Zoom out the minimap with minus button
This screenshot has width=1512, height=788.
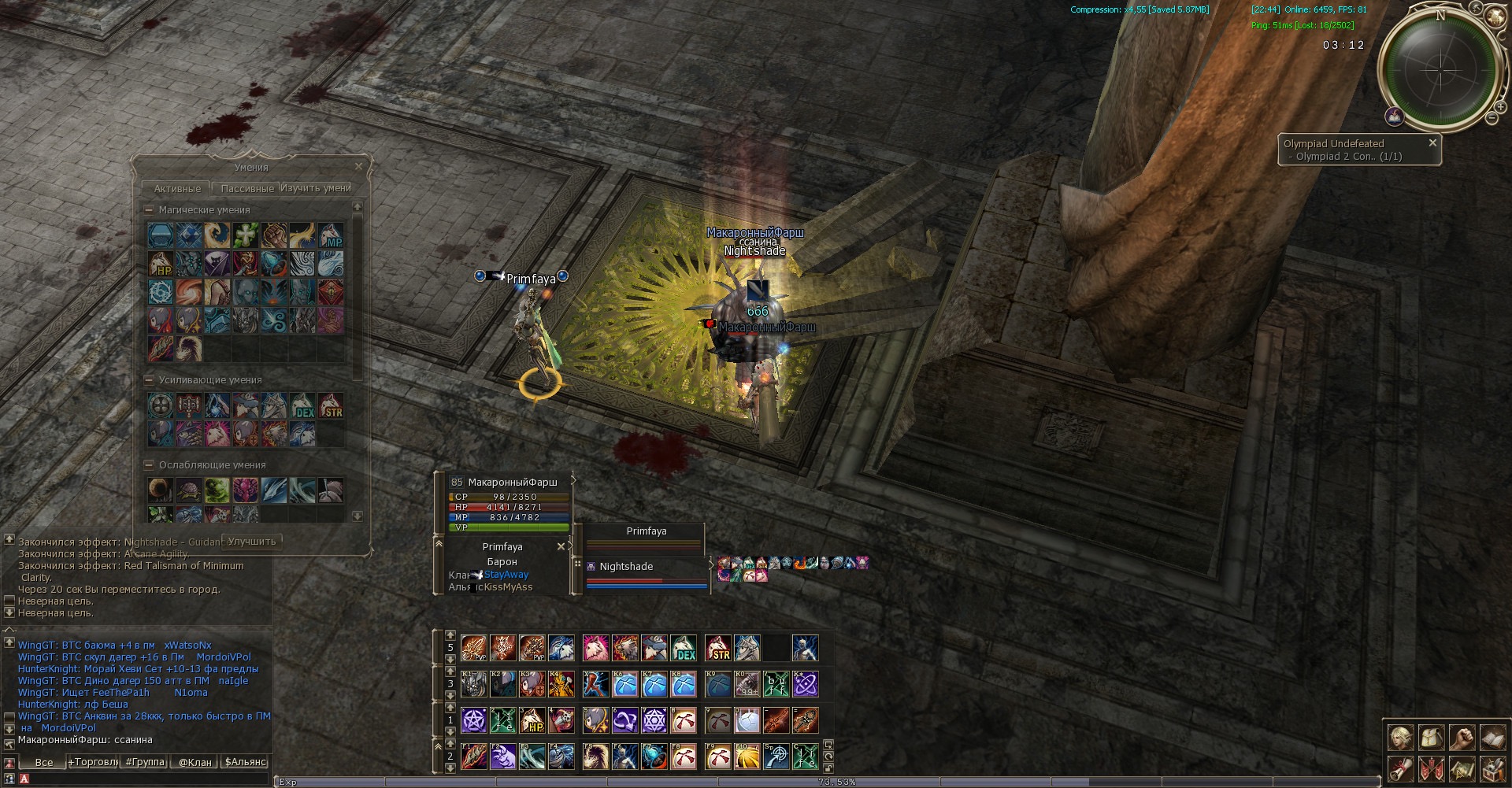(1492, 118)
